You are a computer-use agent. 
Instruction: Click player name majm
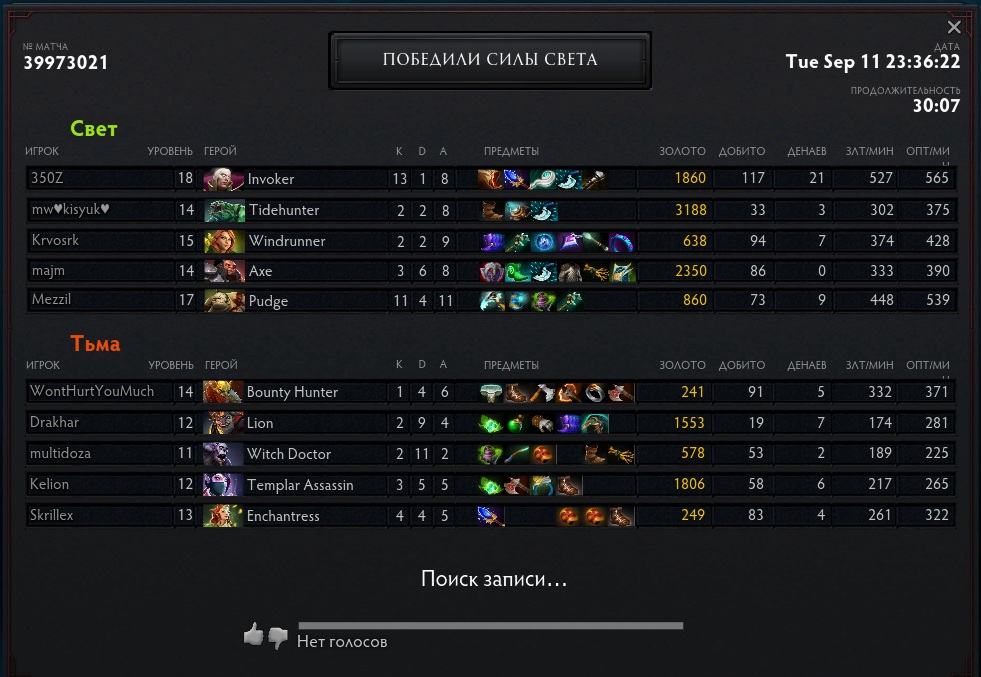tap(47, 271)
